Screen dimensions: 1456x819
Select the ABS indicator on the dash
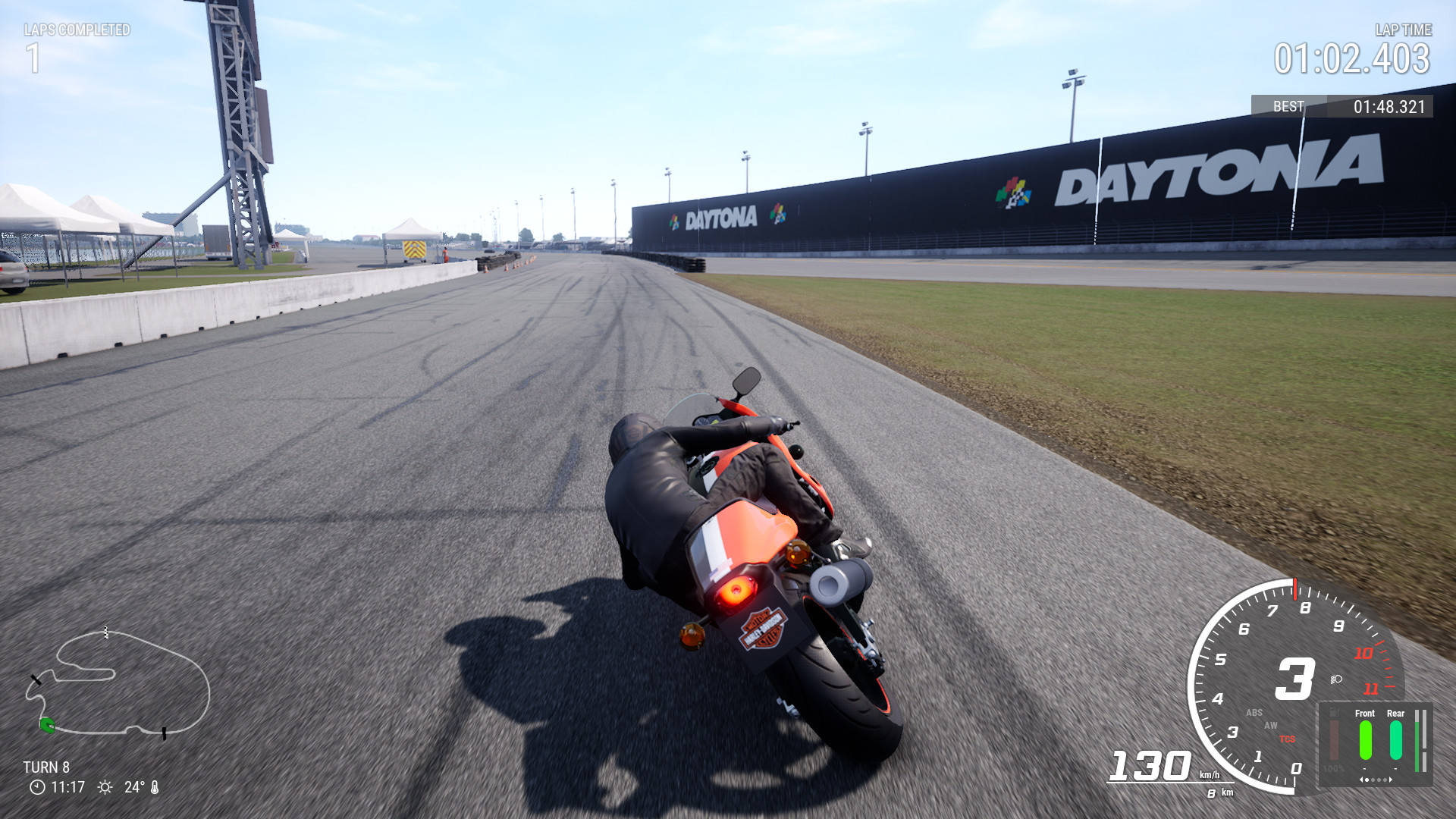click(1254, 712)
